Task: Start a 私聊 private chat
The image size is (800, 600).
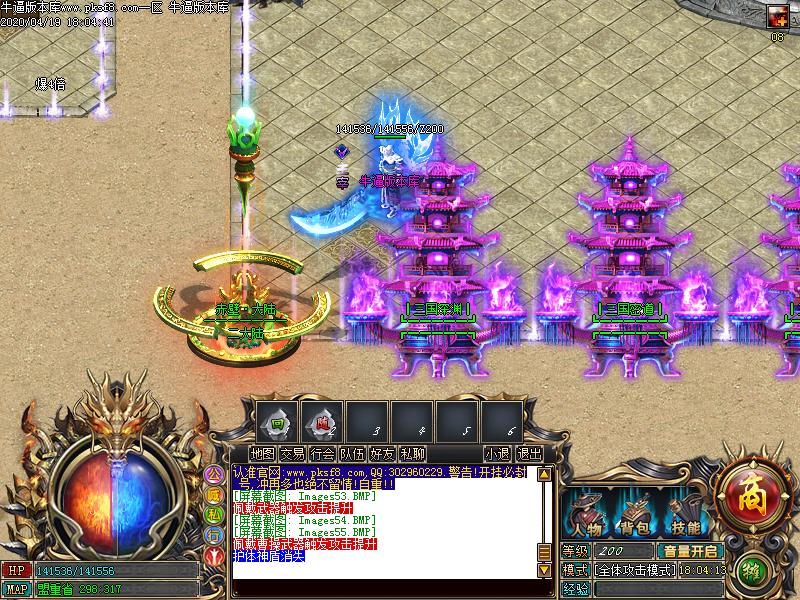Action: pyautogui.click(x=412, y=454)
